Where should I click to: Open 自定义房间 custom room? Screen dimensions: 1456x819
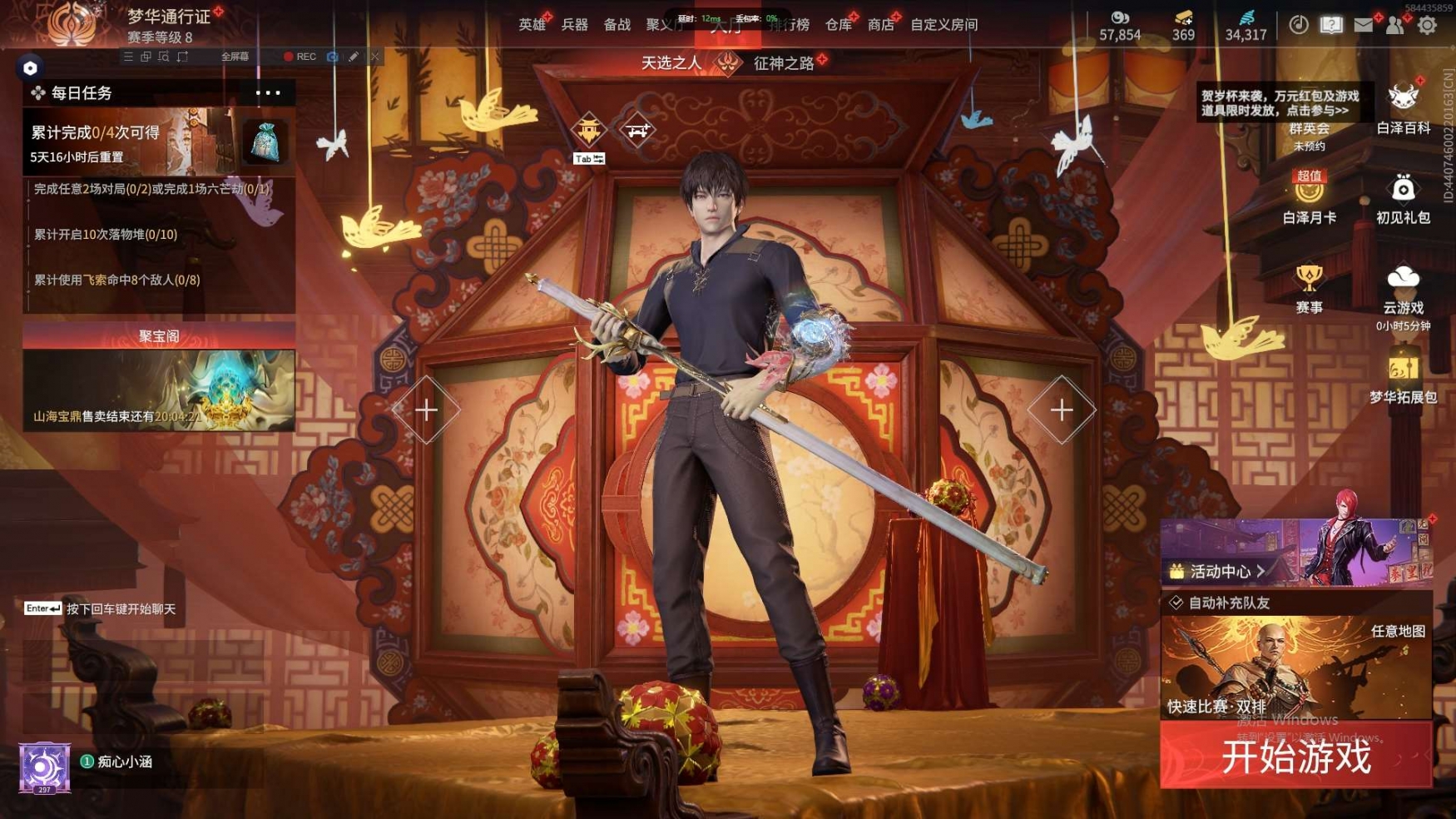(x=943, y=25)
